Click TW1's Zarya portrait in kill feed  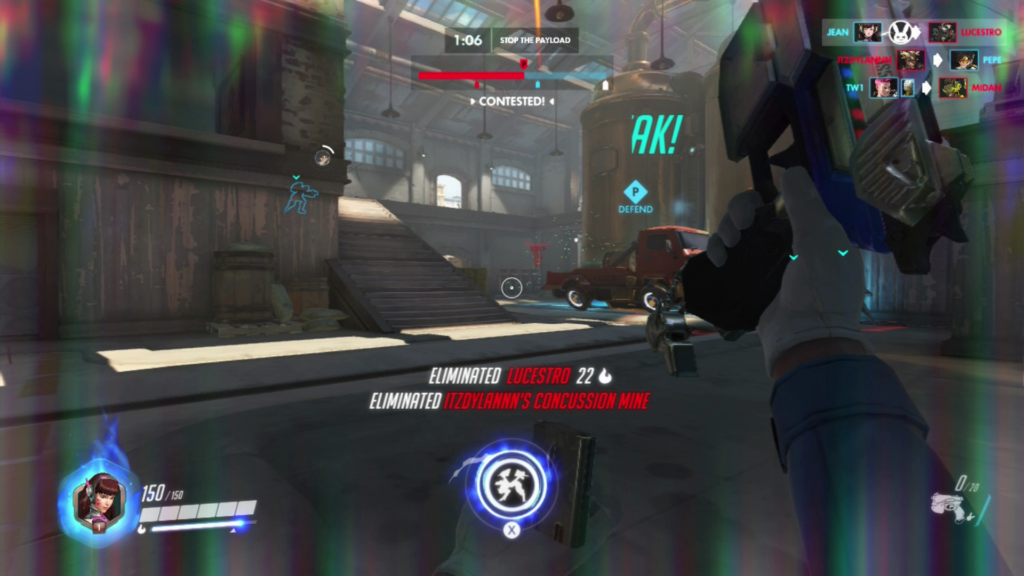[882, 88]
